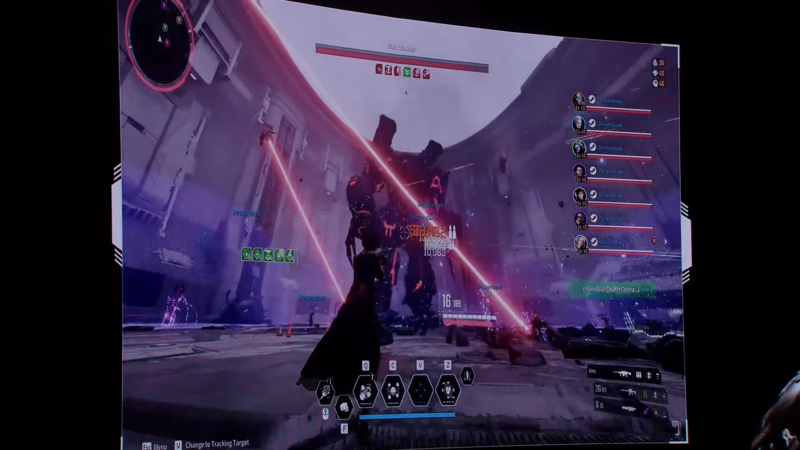Click the small hexagon right of Z skill

tap(467, 377)
